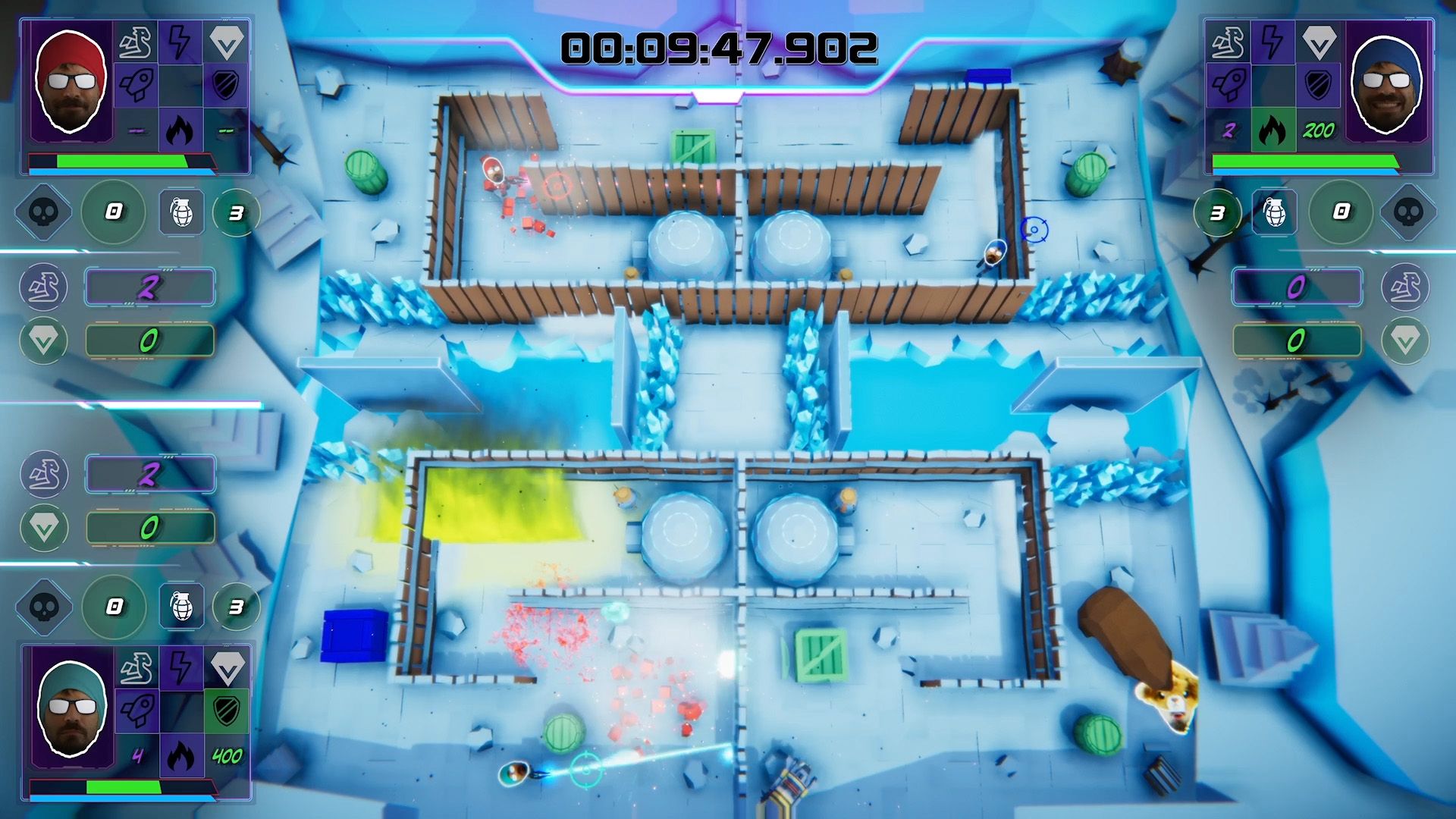Click the highlighted green flame icon beside the blue-turban portrait

coord(1272,130)
